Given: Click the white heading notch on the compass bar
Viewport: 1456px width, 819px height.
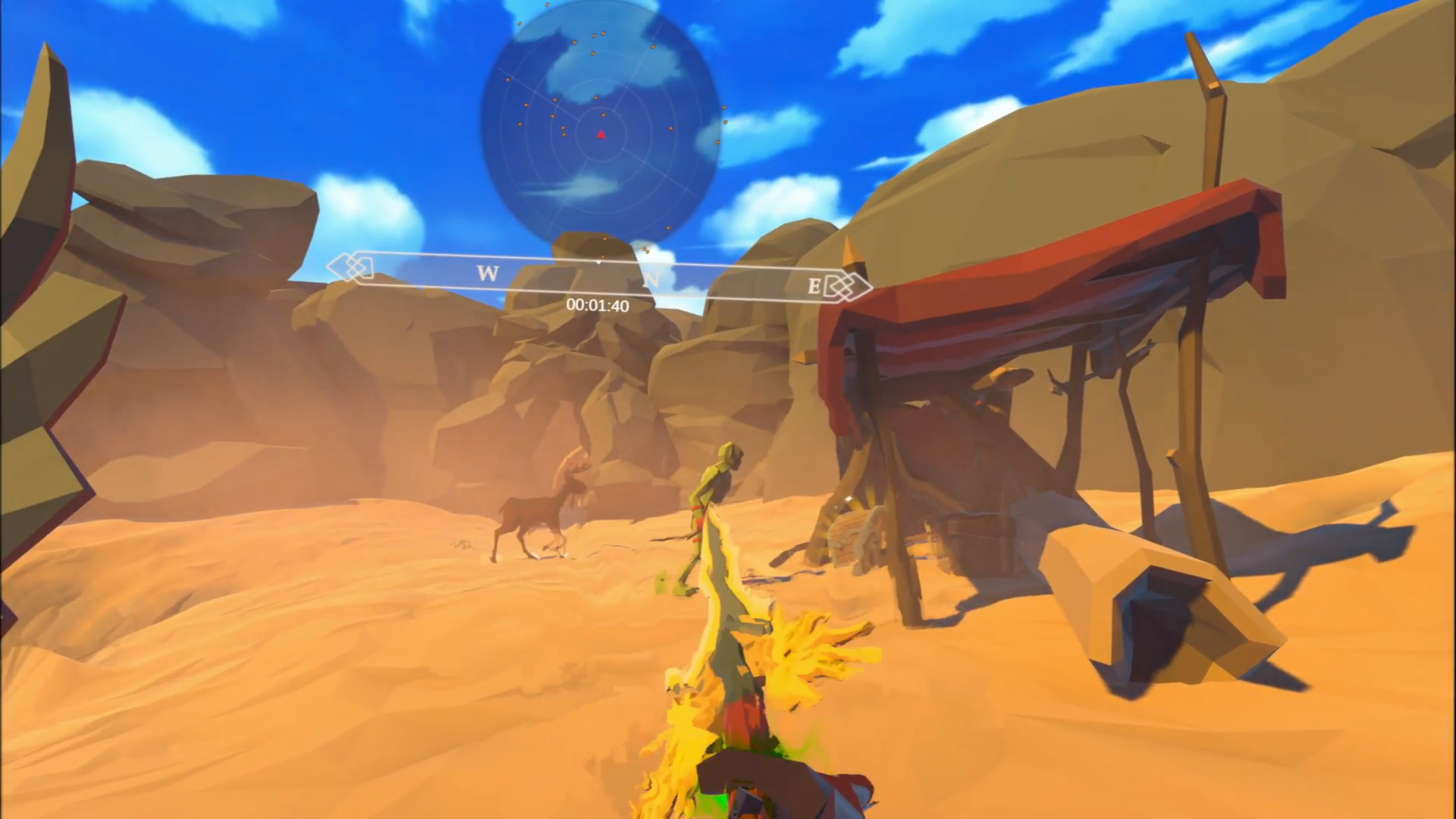Looking at the screenshot, I should [599, 262].
